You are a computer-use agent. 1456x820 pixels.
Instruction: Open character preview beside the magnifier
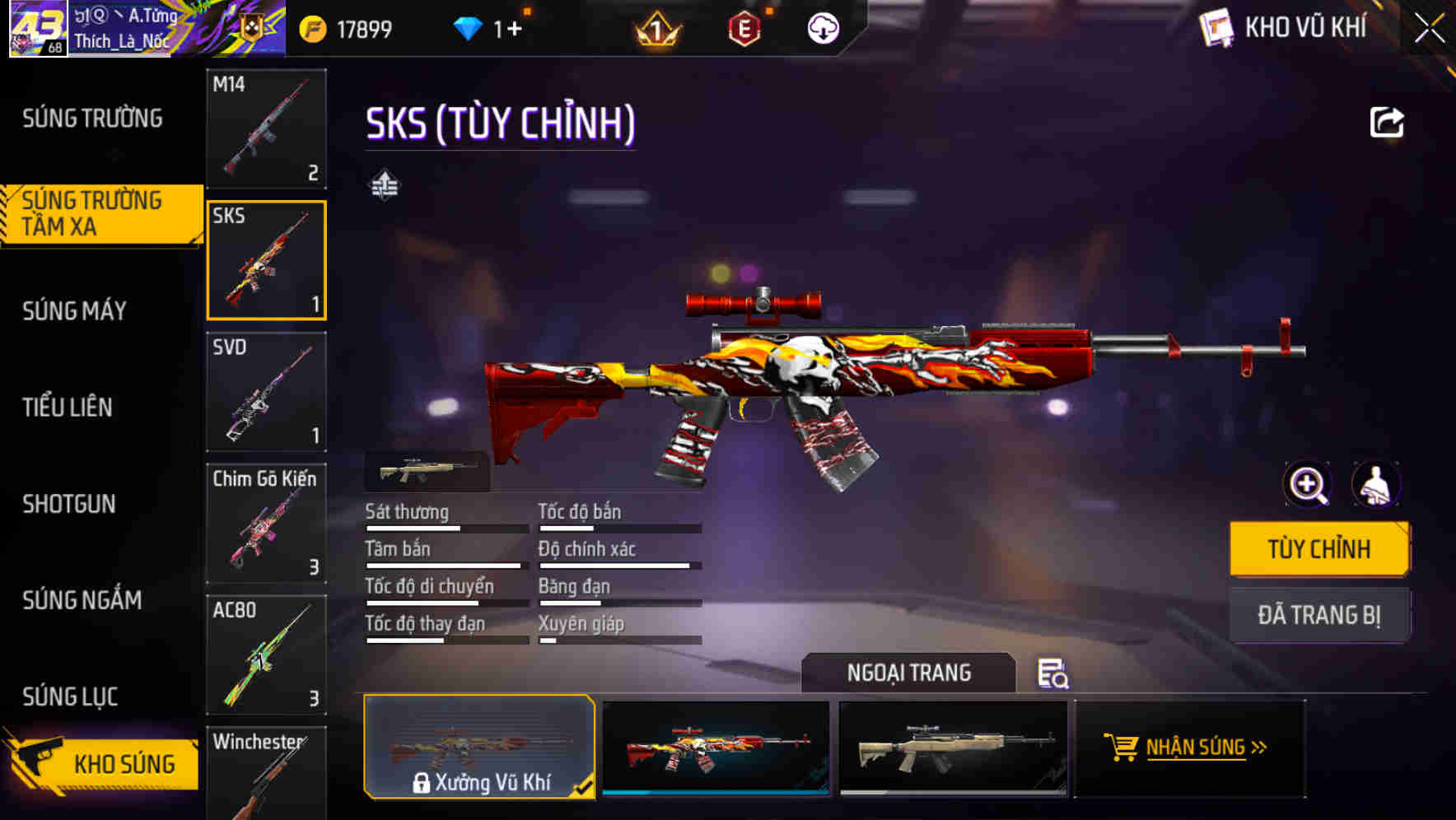[1376, 485]
